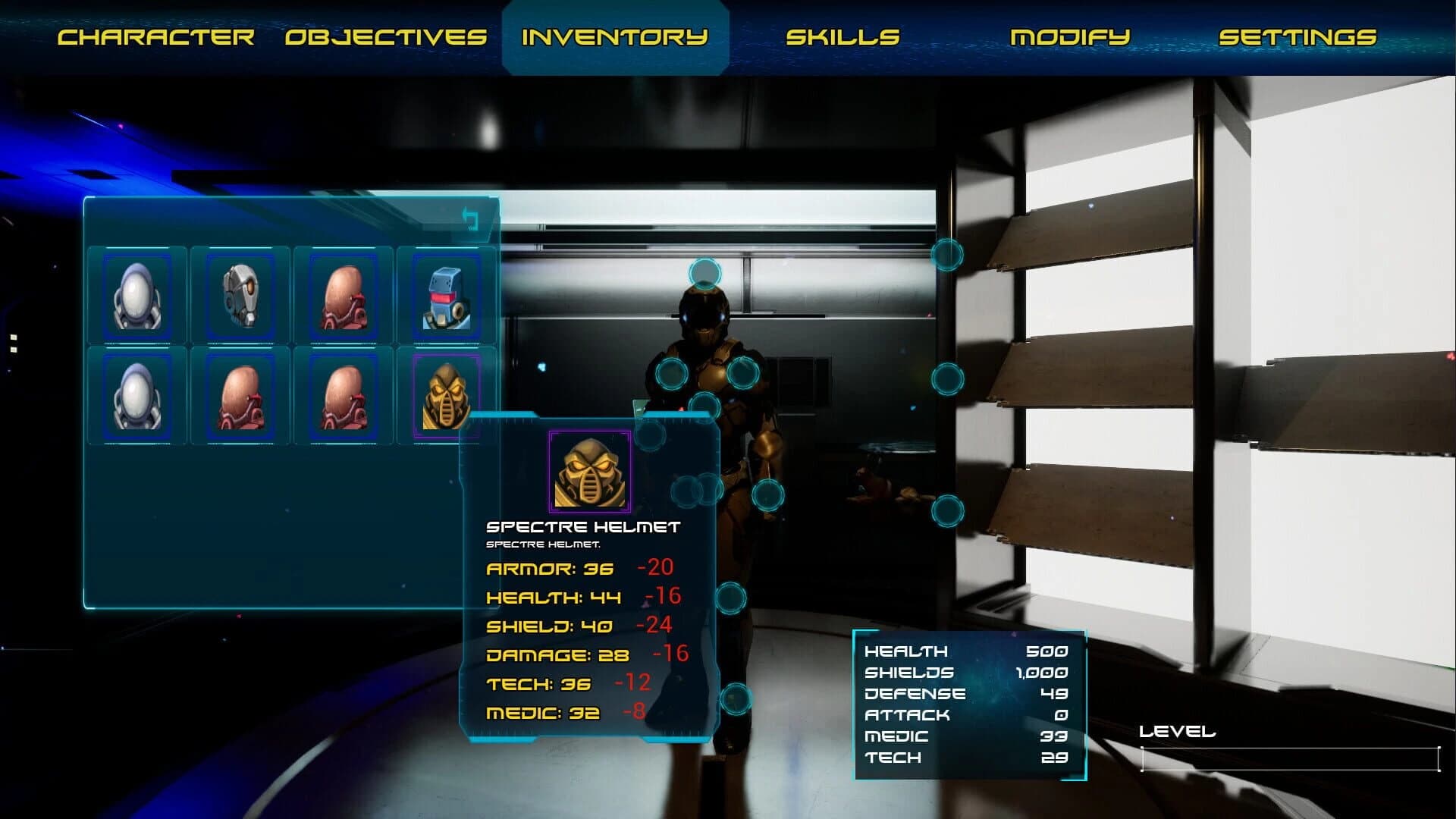
Task: Open the Character tab
Action: click(x=157, y=35)
